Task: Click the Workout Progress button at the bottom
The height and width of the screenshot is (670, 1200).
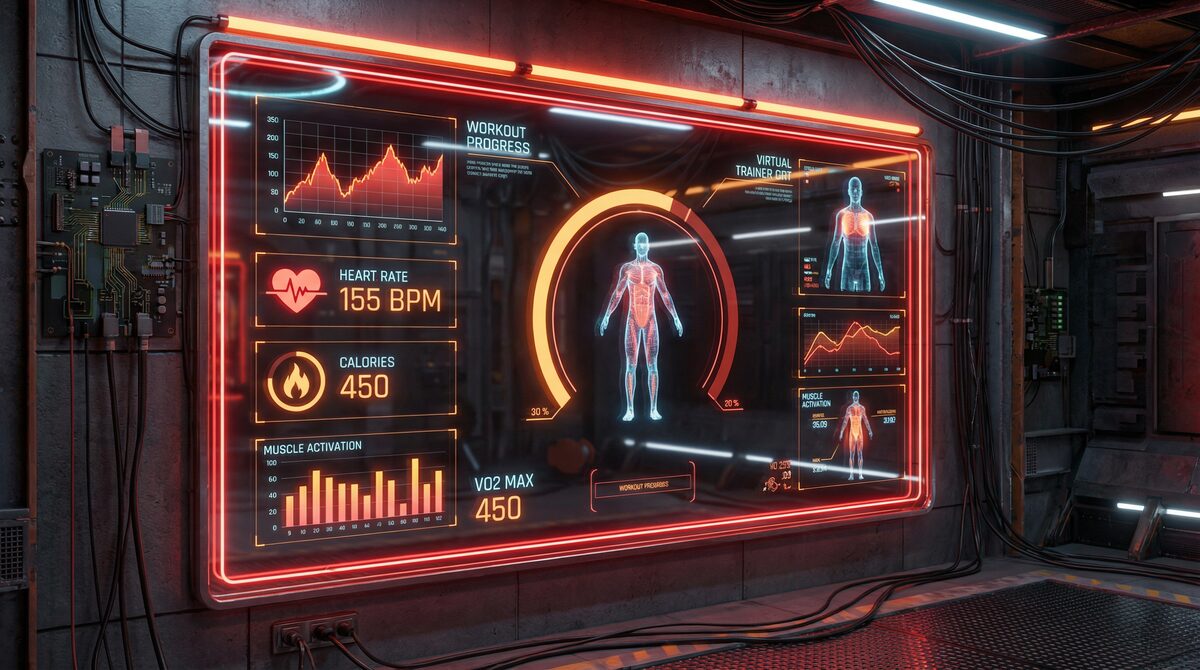Action: click(642, 487)
